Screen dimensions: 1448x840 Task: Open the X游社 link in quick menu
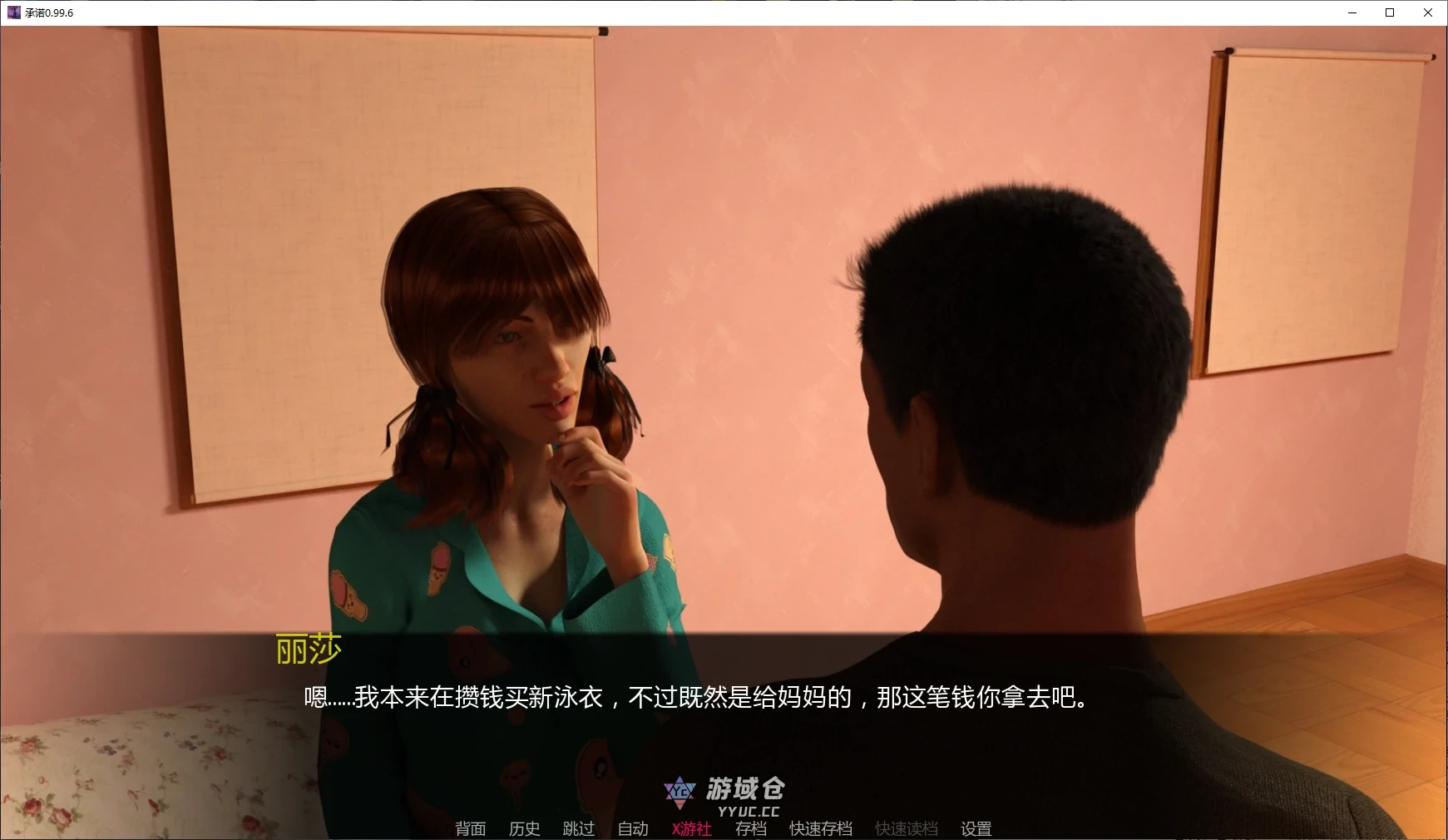point(690,828)
